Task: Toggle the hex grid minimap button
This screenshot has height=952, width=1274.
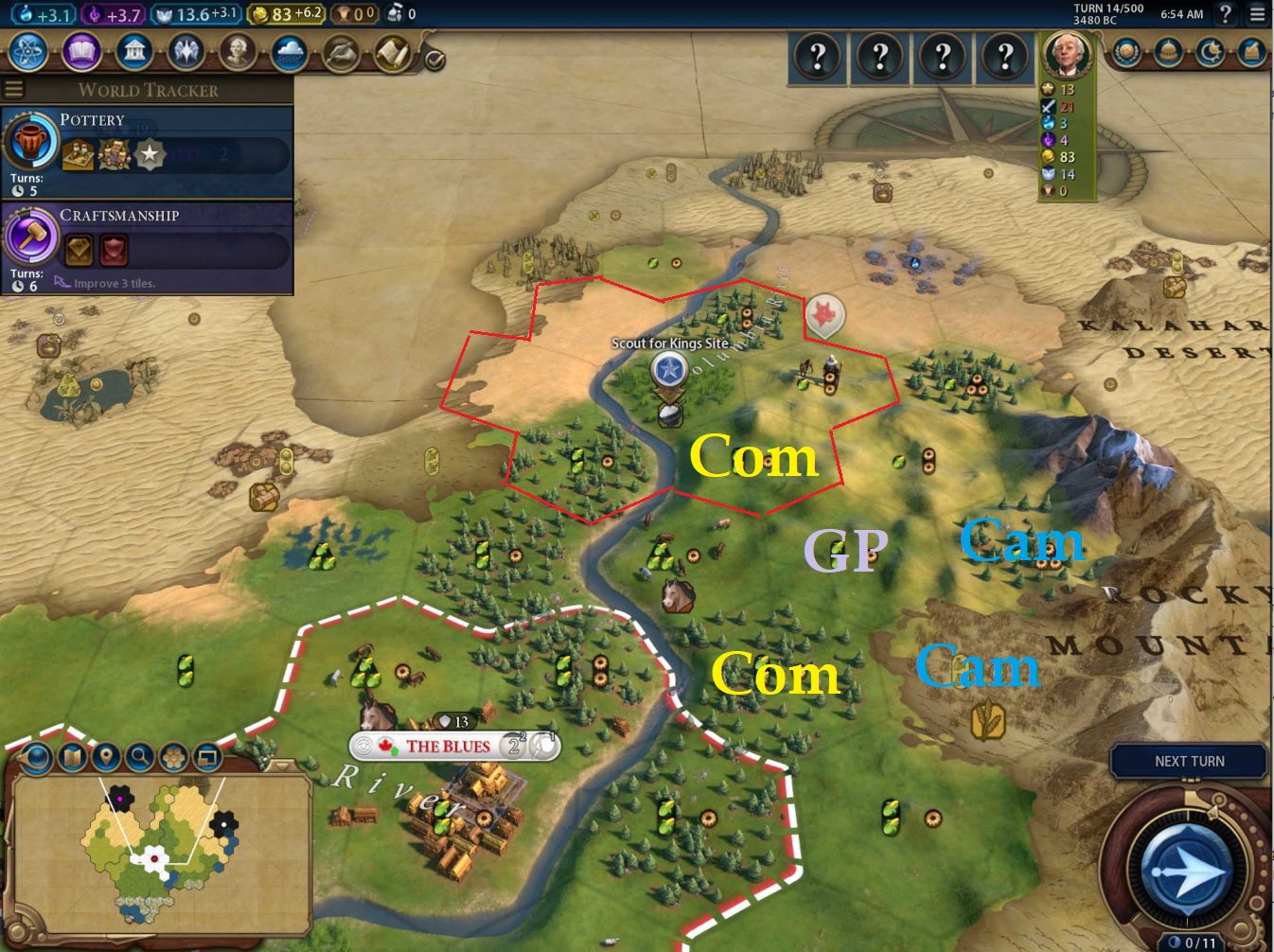Action: [174, 757]
